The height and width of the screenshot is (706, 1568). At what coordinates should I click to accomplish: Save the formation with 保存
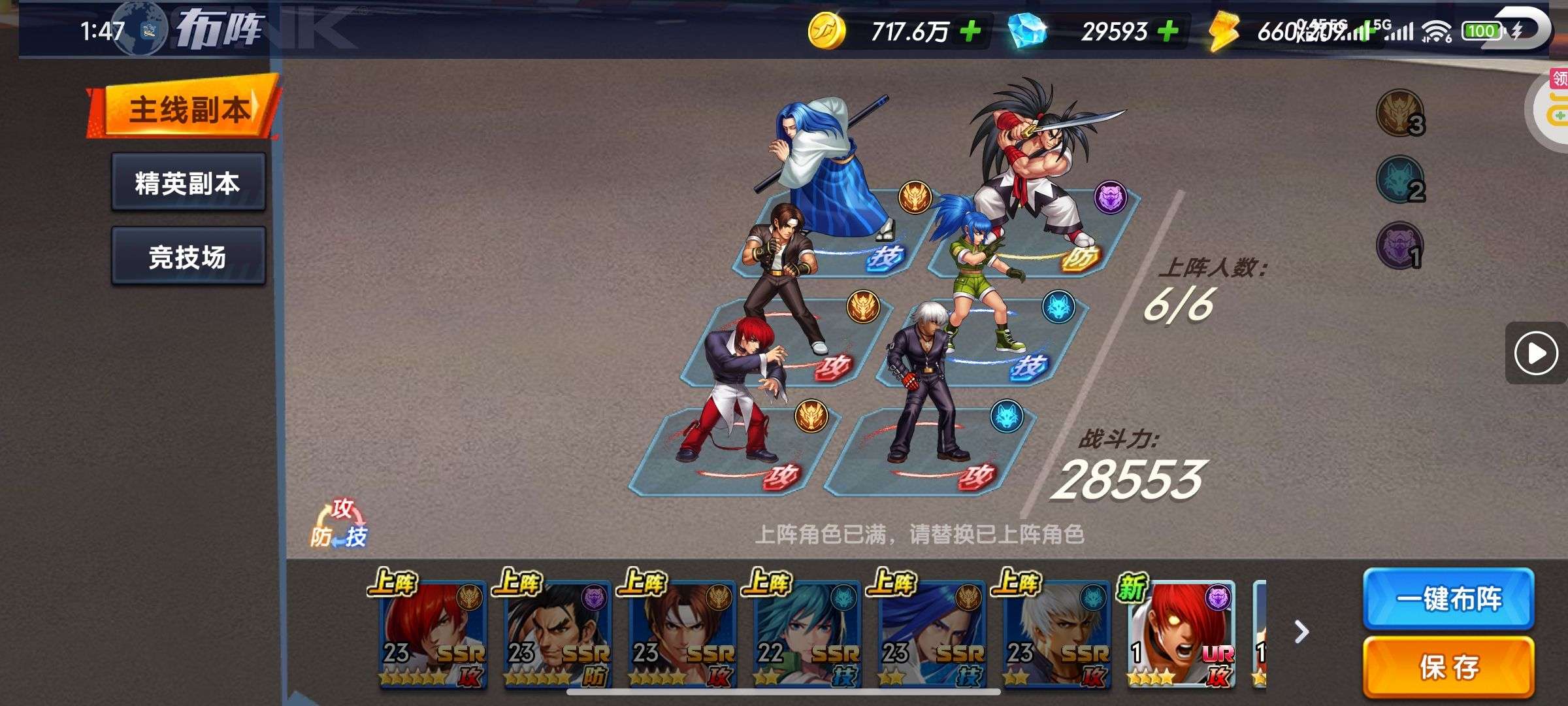(1448, 667)
